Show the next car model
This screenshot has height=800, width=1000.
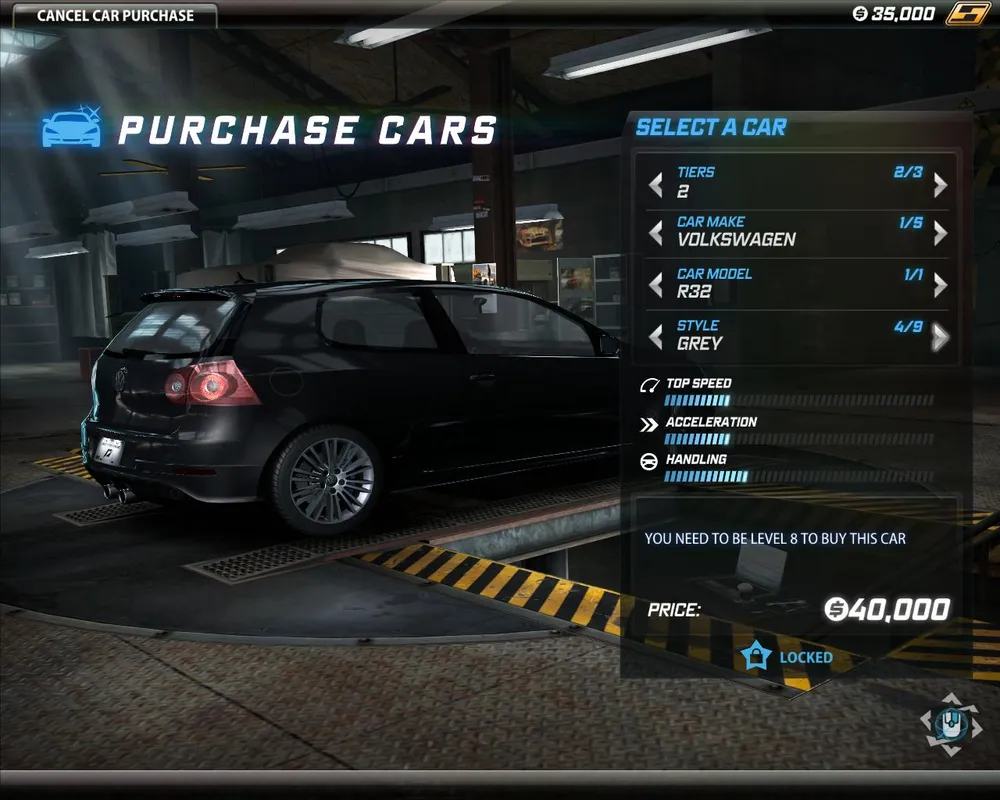click(x=940, y=285)
